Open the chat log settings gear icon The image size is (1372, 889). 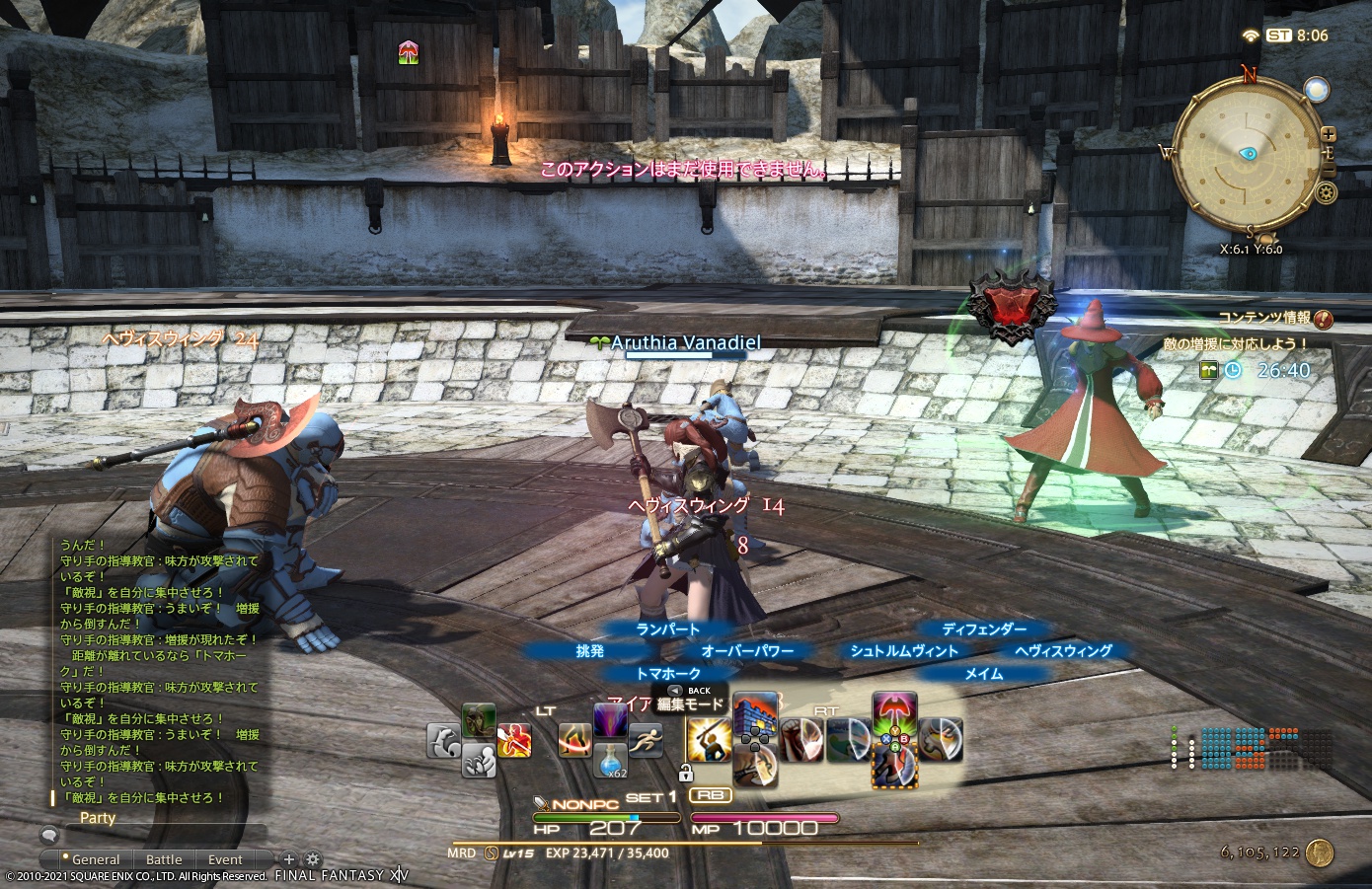[x=314, y=859]
